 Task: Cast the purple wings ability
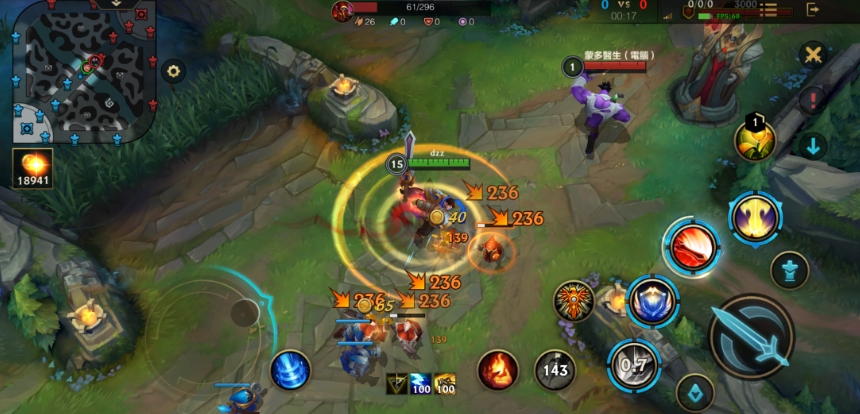755,218
